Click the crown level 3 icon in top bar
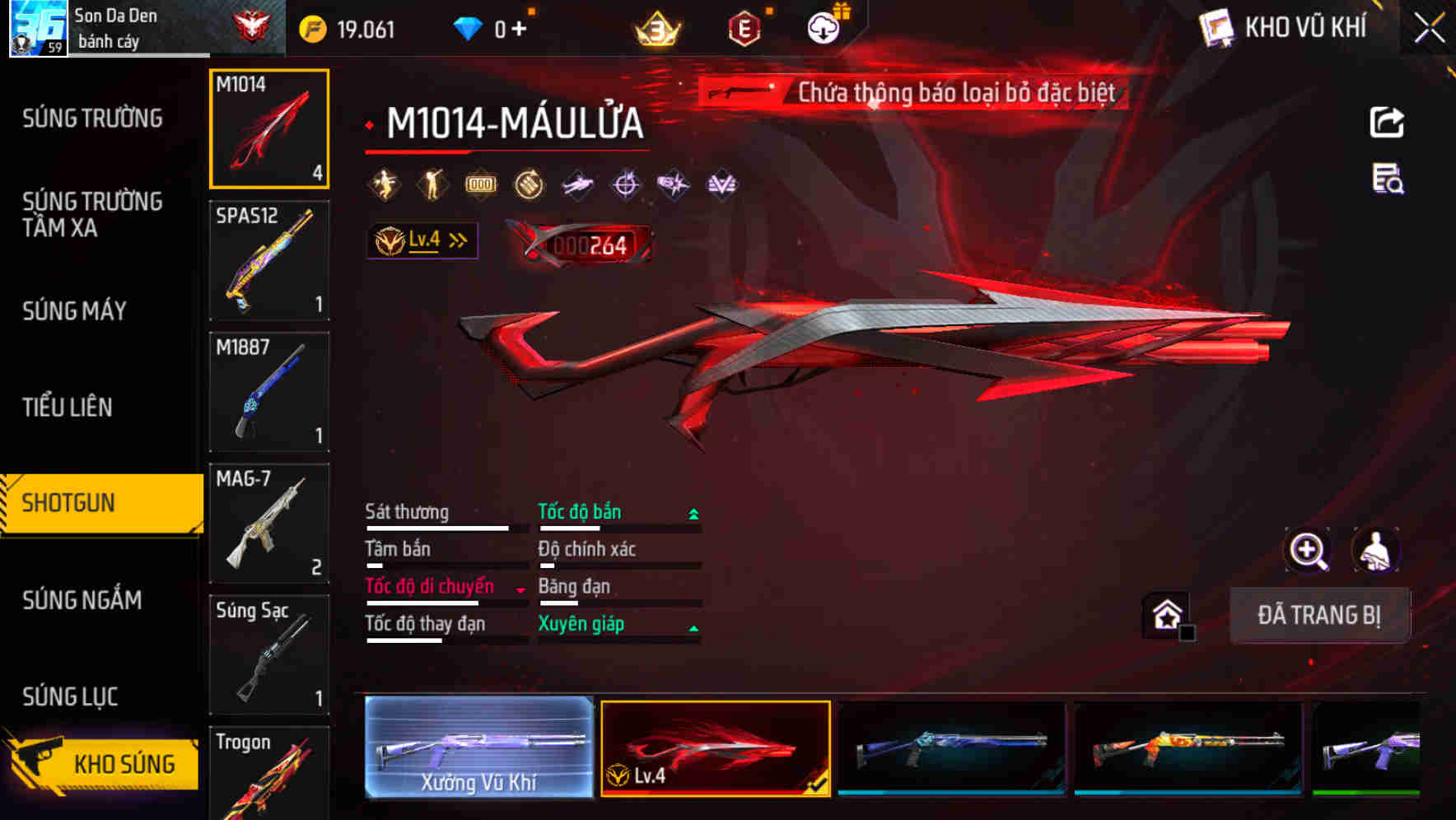Image resolution: width=1456 pixels, height=820 pixels. [656, 27]
